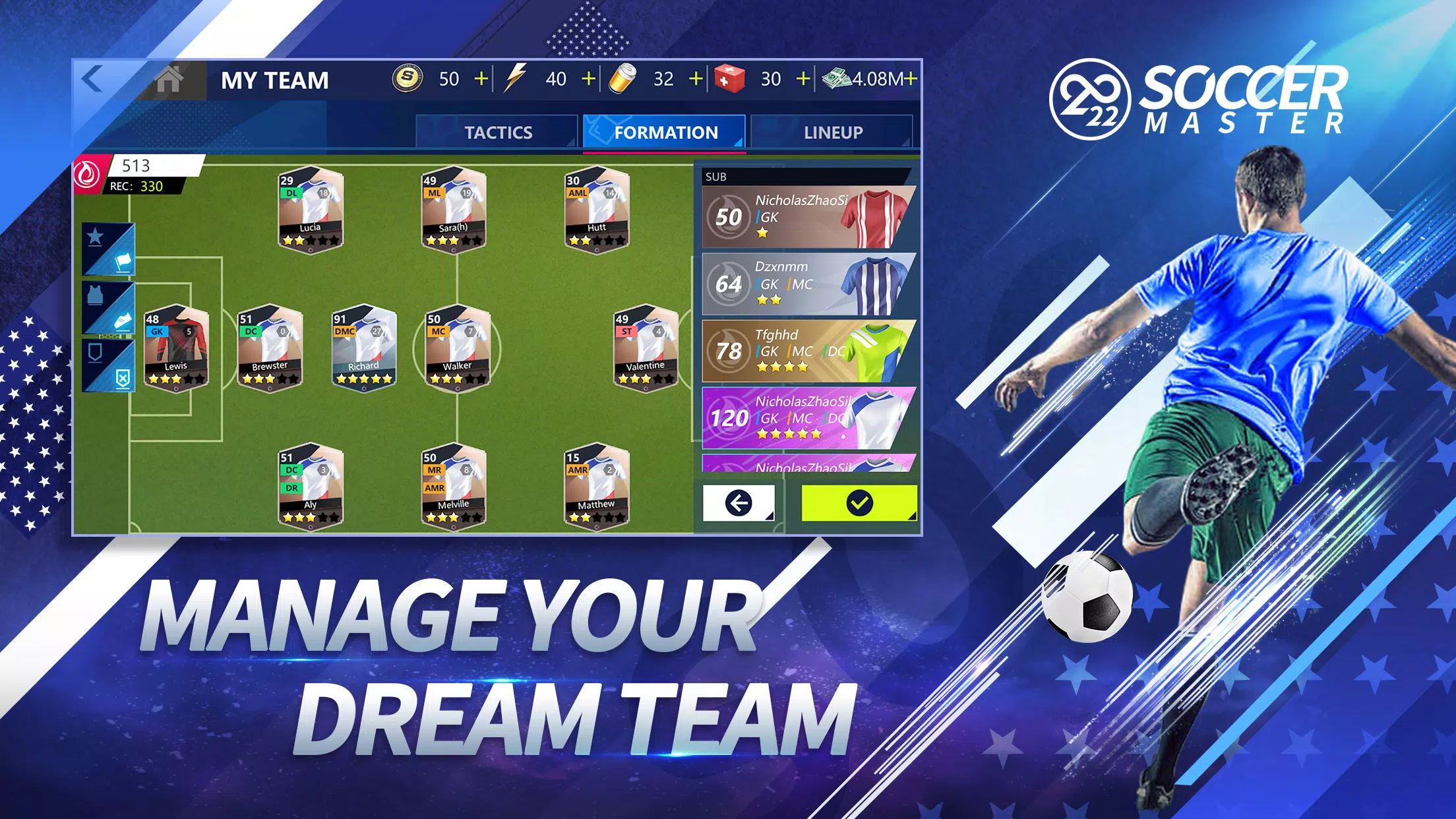Open the flag option on the sidebar panel
The image size is (1456, 819).
[123, 262]
